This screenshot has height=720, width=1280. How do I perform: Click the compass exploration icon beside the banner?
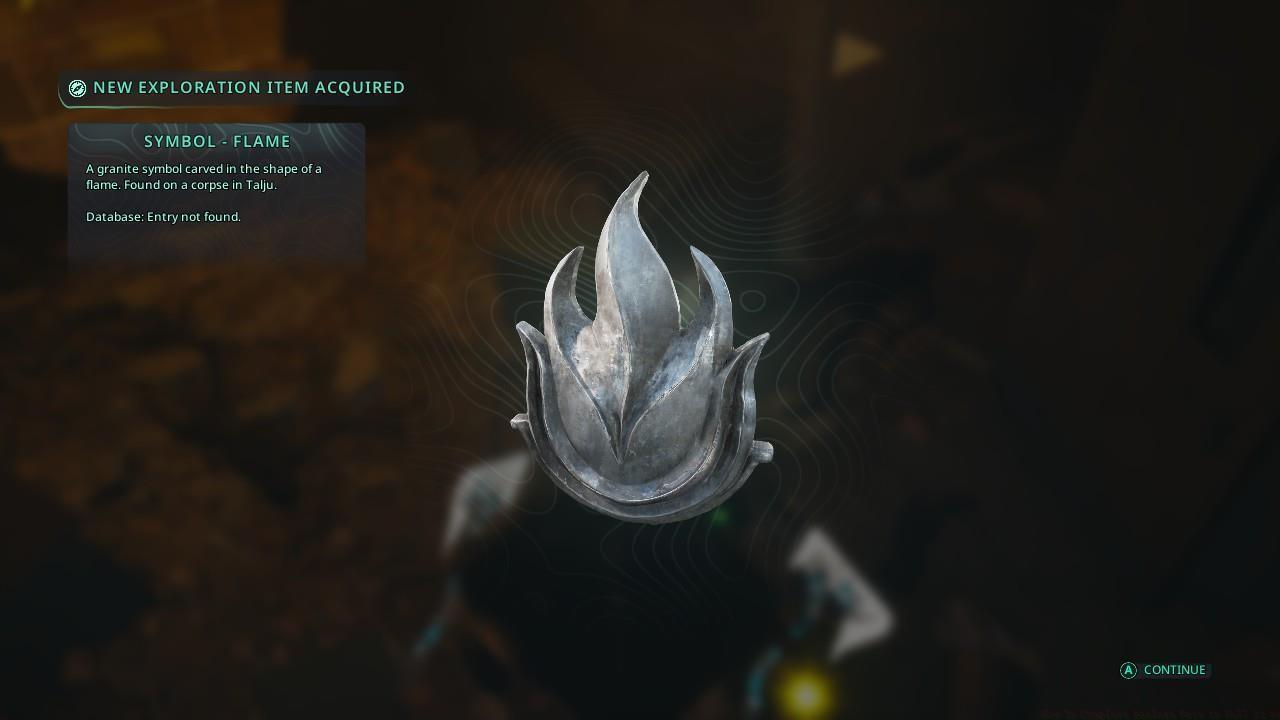[77, 88]
